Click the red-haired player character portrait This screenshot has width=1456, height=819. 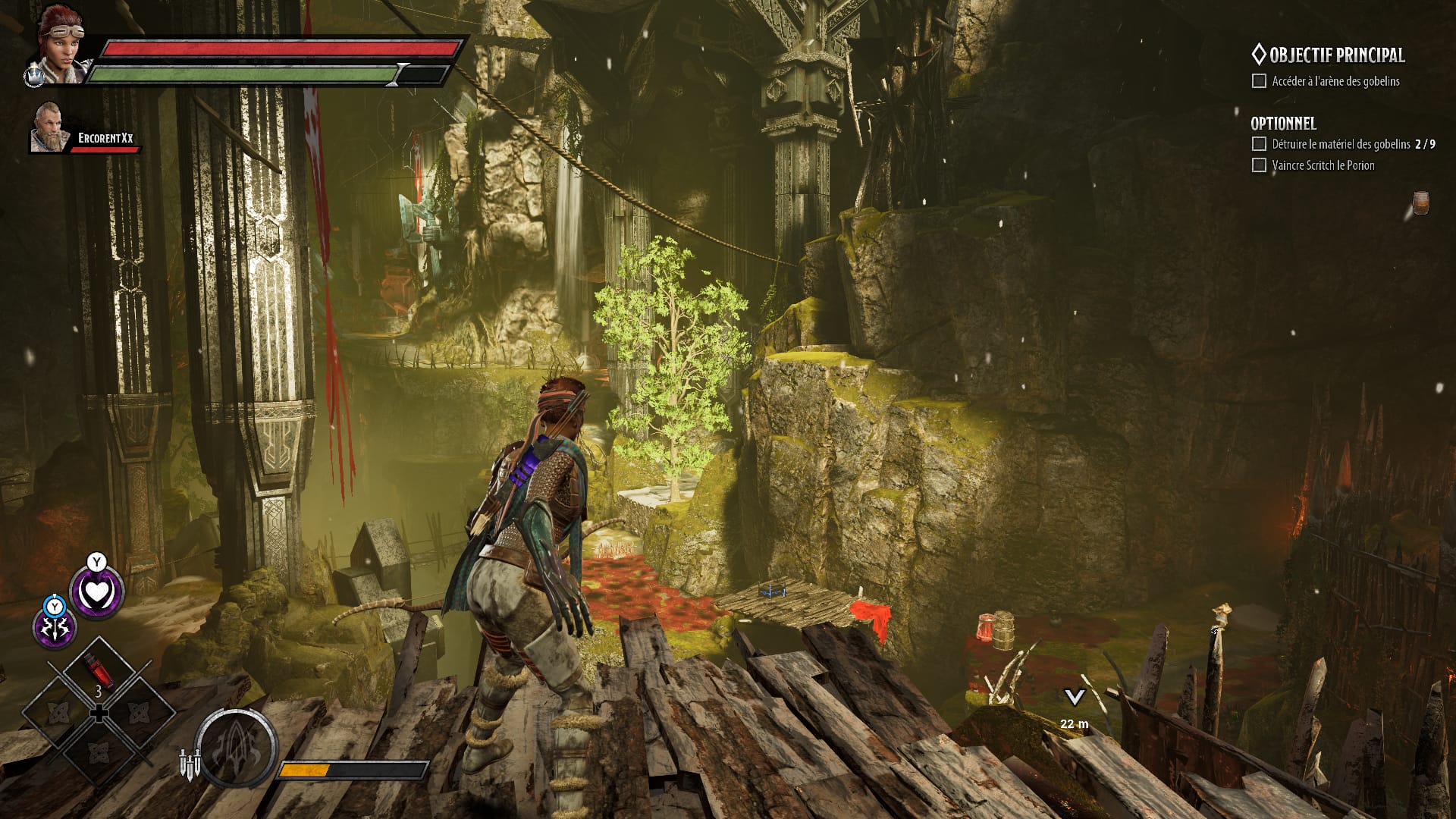coord(62,44)
